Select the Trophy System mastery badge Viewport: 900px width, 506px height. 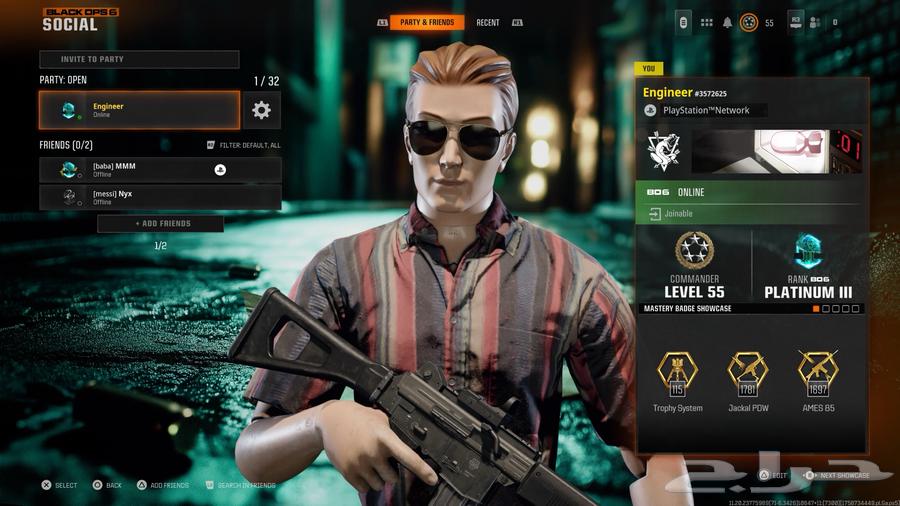point(677,377)
